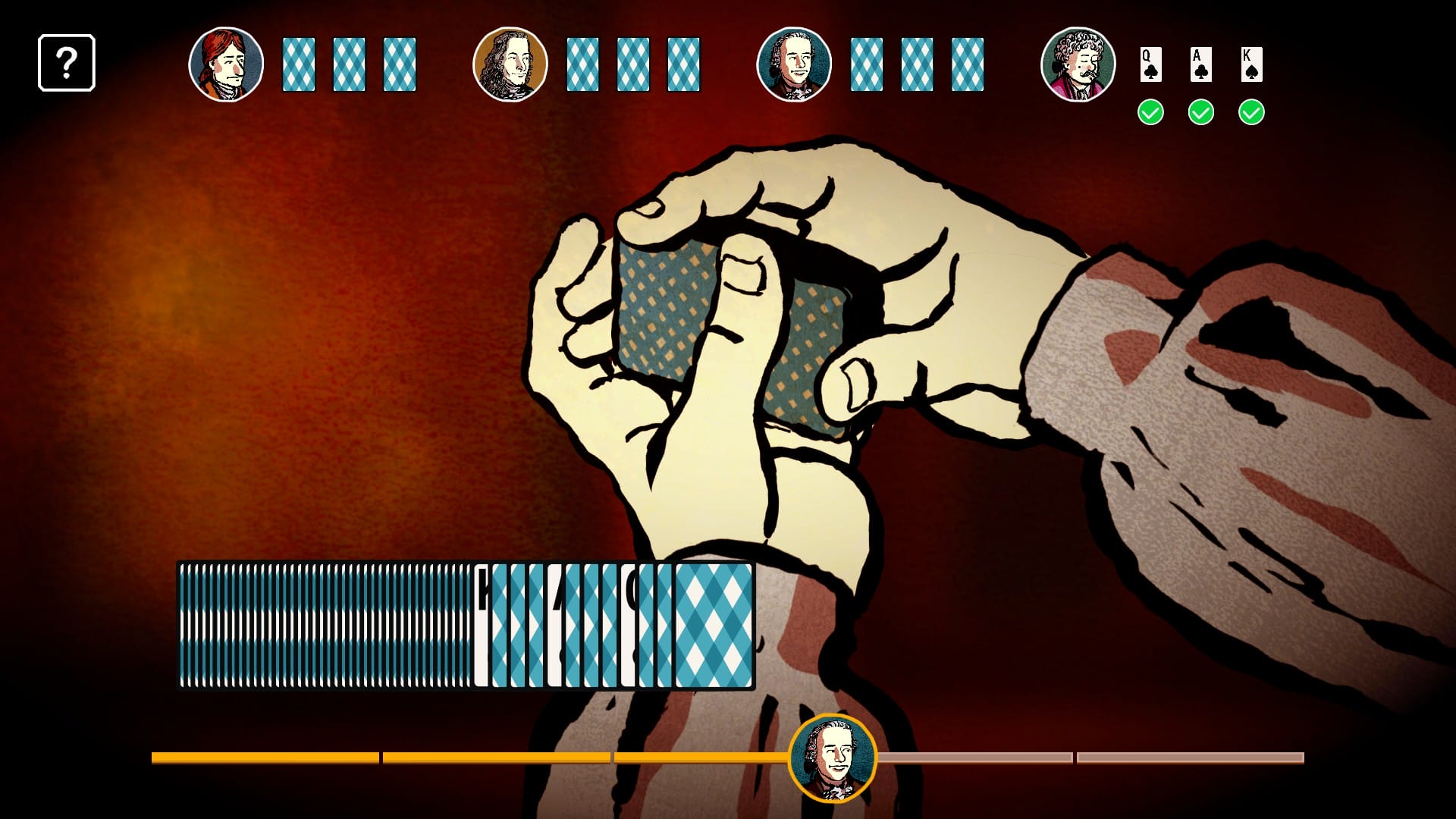1456x819 pixels.
Task: Pull the partially revealed King from the fanned deck
Action: coord(483,629)
